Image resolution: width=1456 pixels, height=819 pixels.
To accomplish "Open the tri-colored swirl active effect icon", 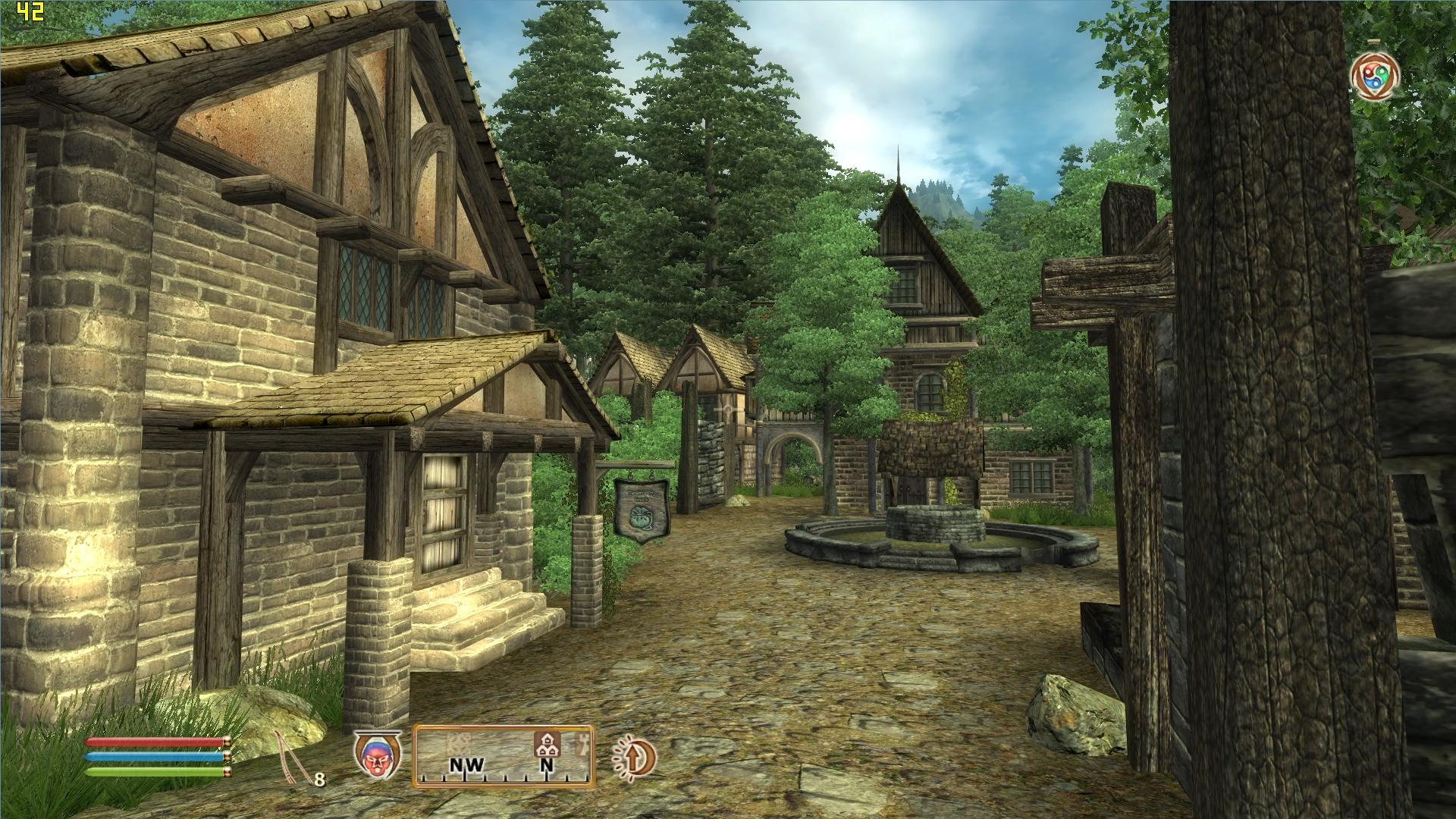I will (x=1374, y=77).
